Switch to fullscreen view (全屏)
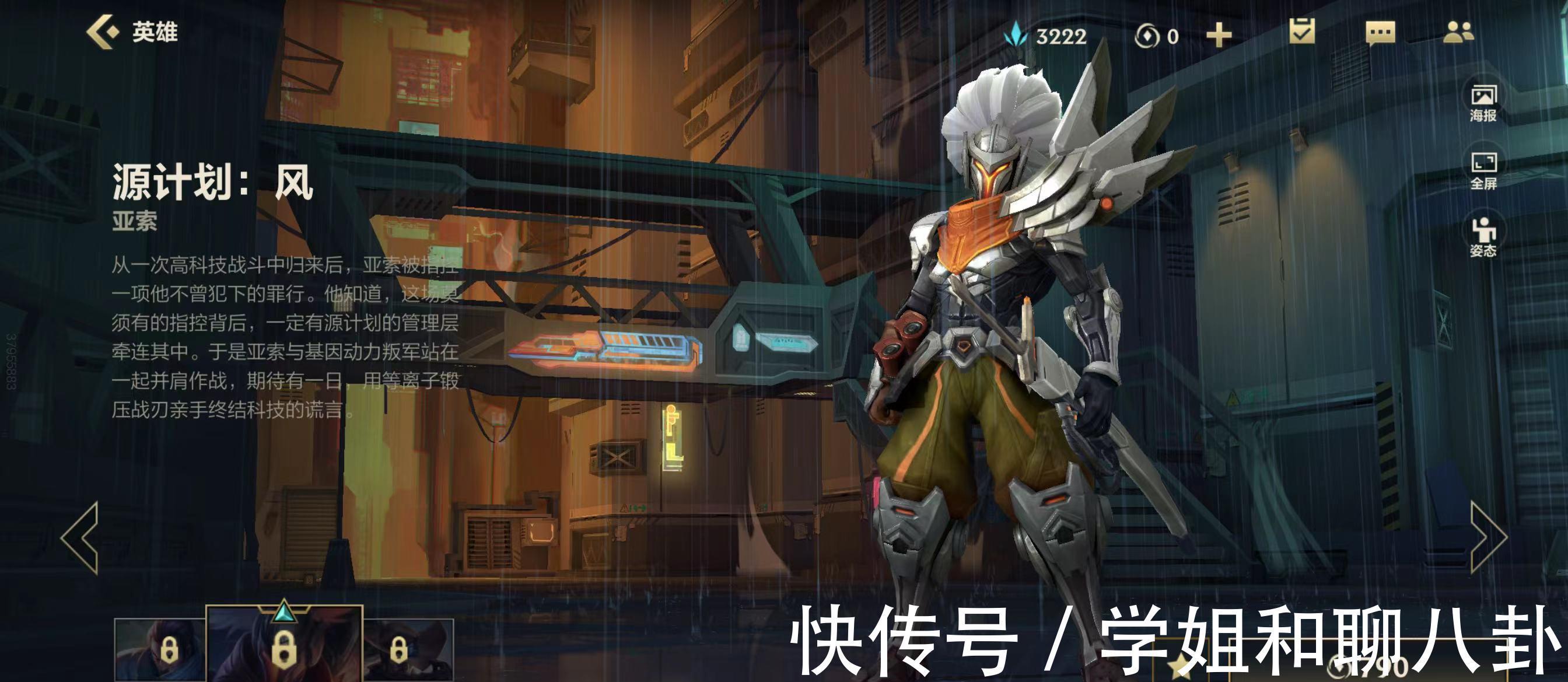 click(1483, 170)
